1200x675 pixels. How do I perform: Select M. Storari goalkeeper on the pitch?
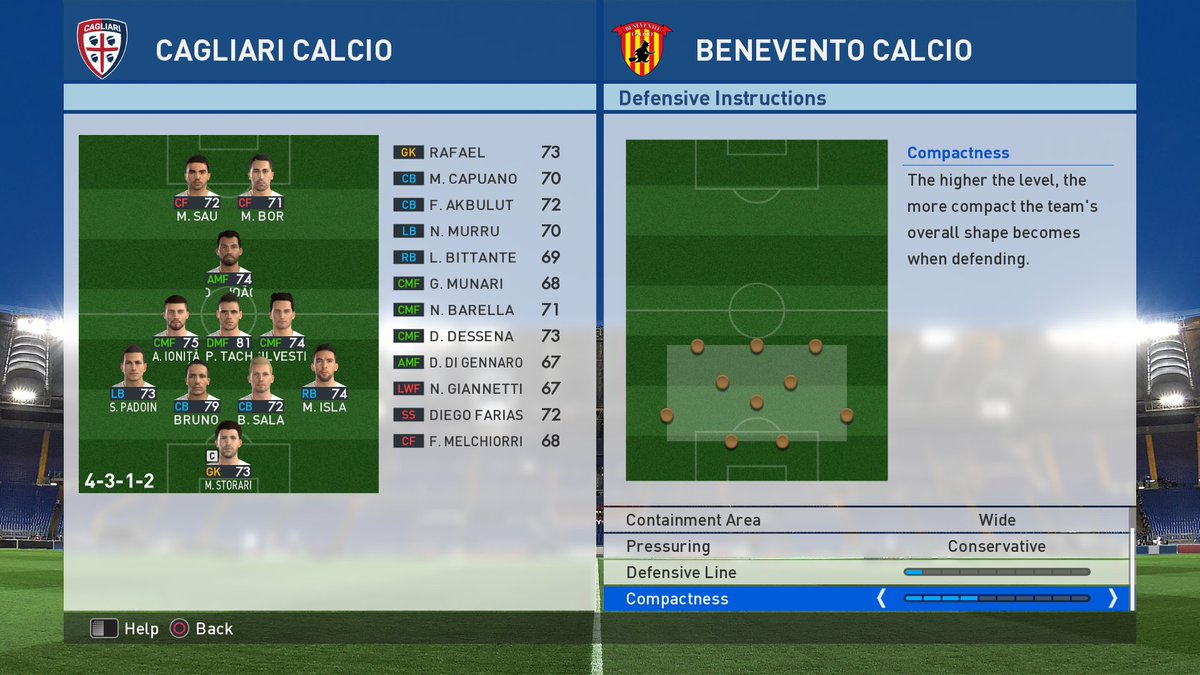tap(229, 454)
